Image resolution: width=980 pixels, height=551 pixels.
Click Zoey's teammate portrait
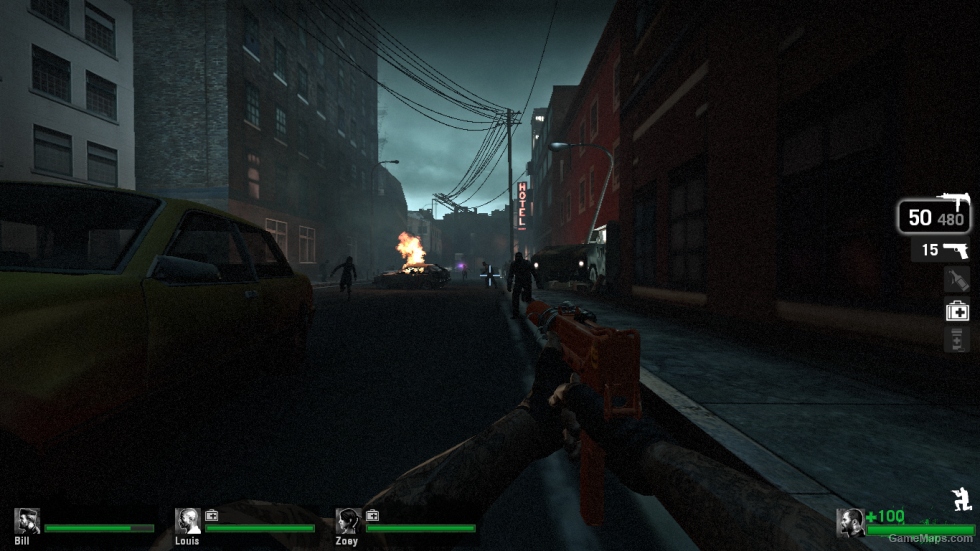[x=348, y=521]
